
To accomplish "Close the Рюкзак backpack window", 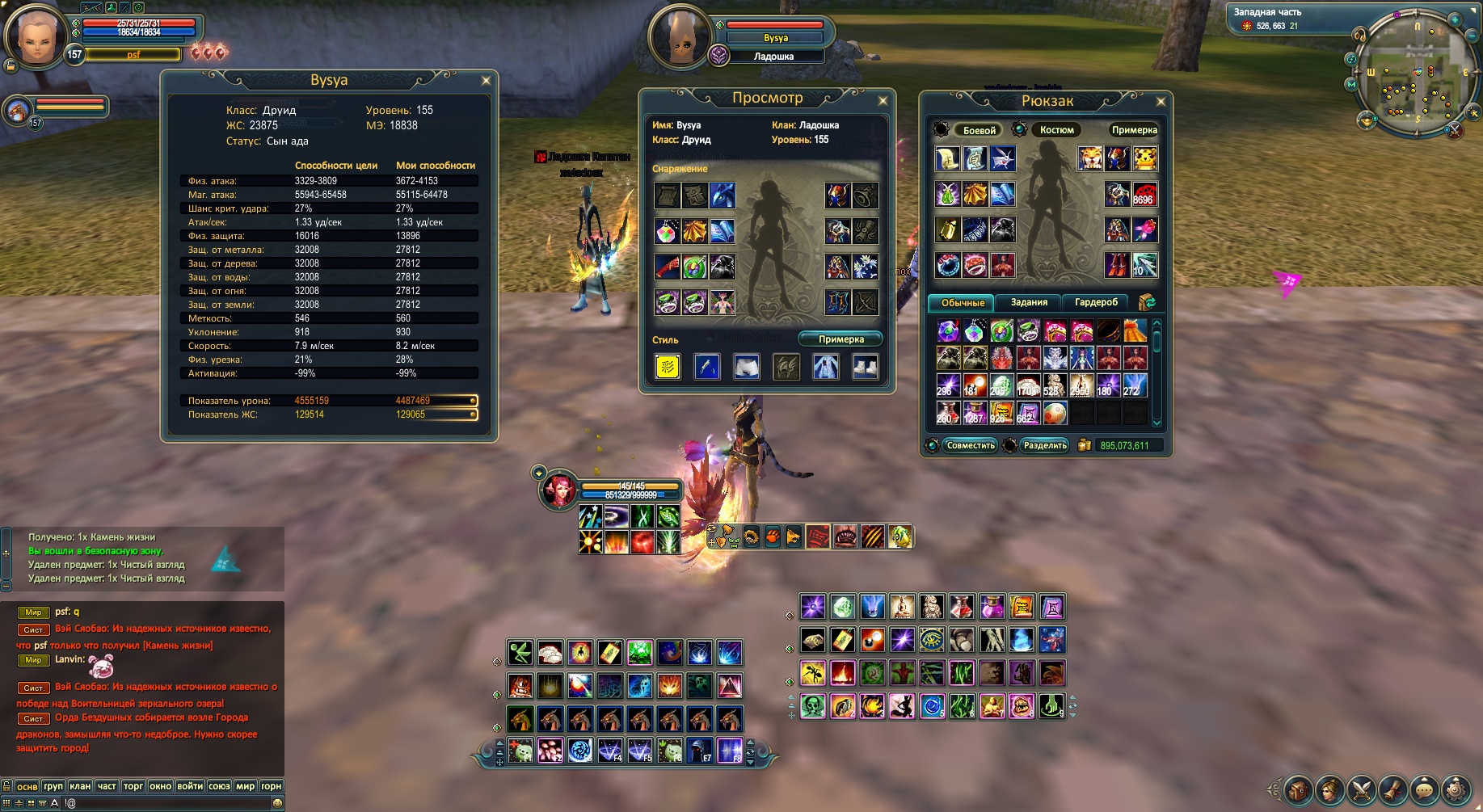I will (1161, 102).
